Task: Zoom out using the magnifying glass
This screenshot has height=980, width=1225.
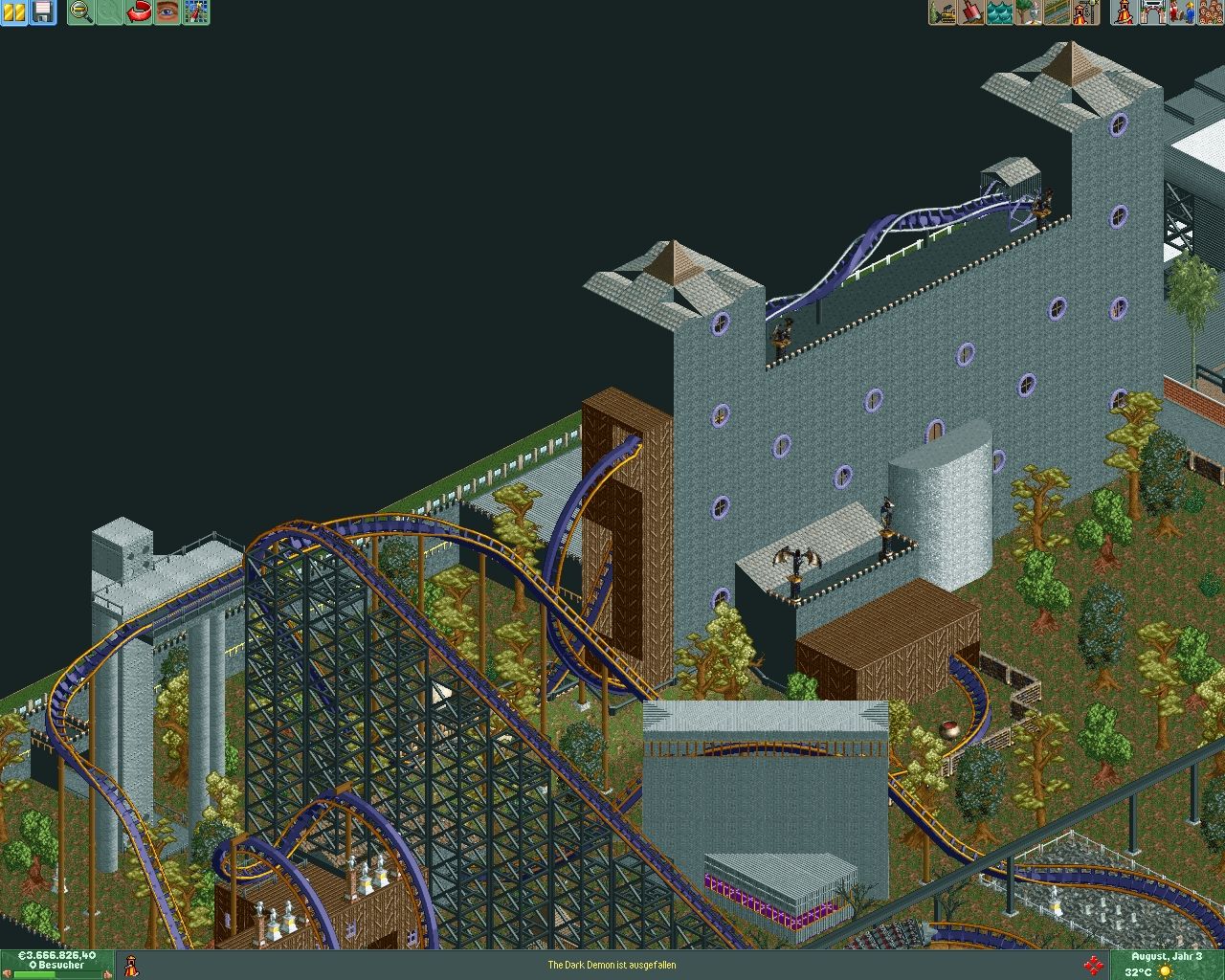Action: (x=81, y=12)
